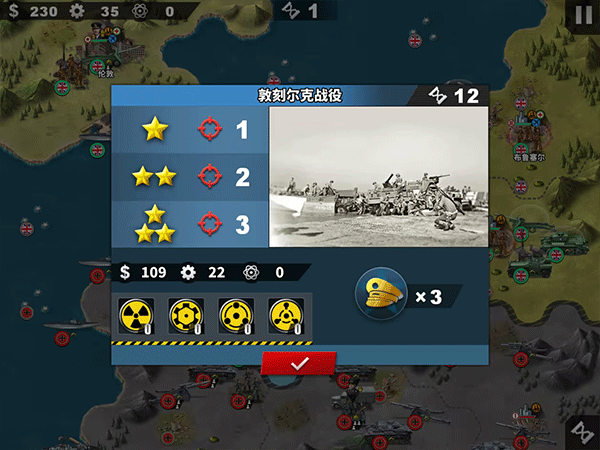The image size is (600, 450).
Task: Confirm with the red checkmark button
Action: [298, 364]
